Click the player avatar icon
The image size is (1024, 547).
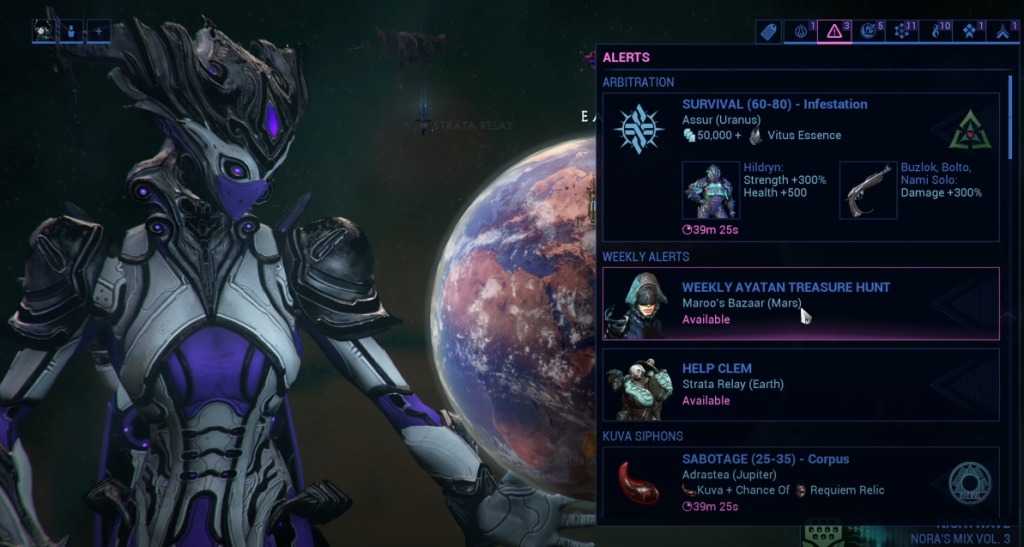coord(44,31)
